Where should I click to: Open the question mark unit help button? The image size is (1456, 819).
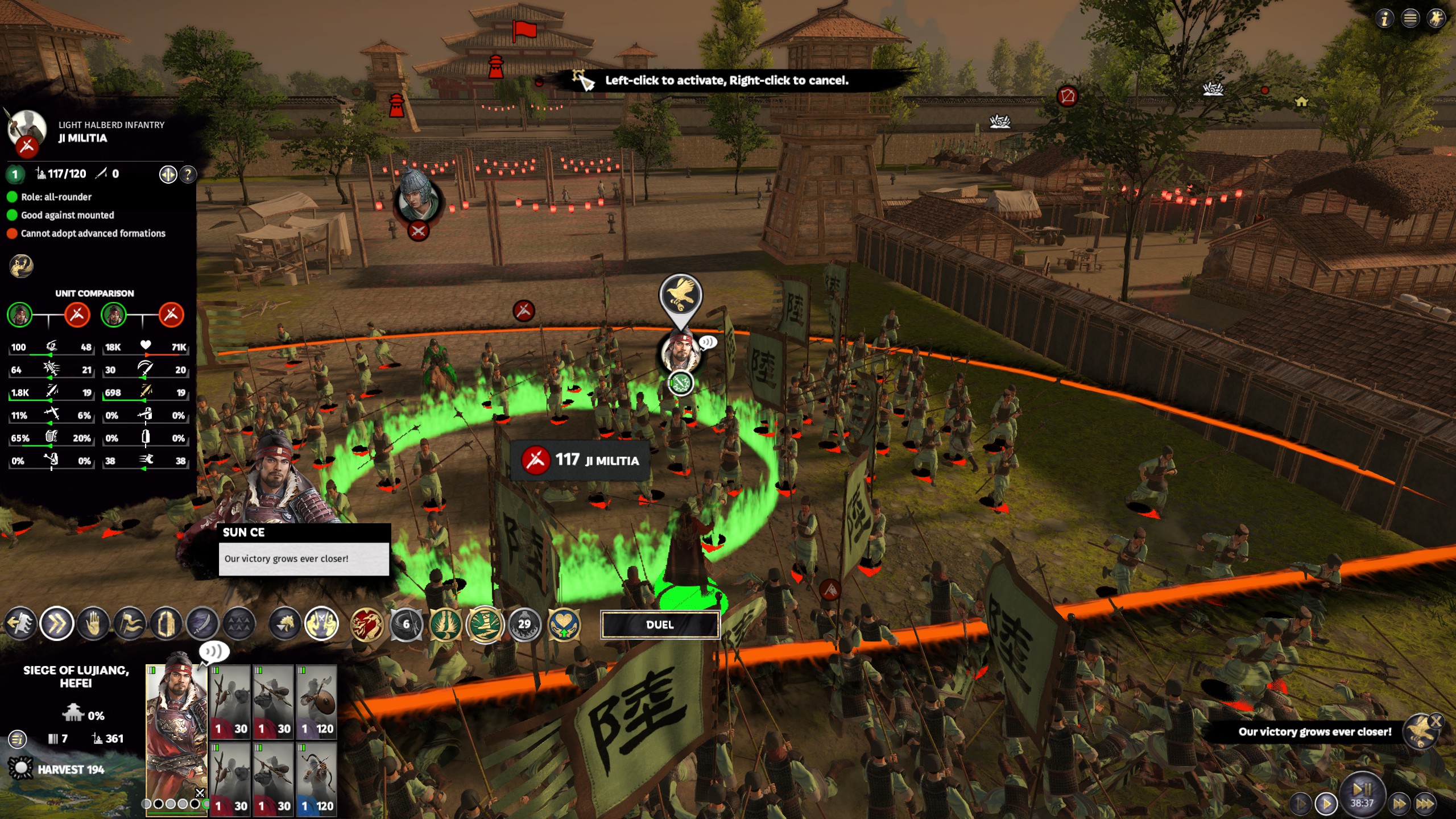[x=188, y=174]
